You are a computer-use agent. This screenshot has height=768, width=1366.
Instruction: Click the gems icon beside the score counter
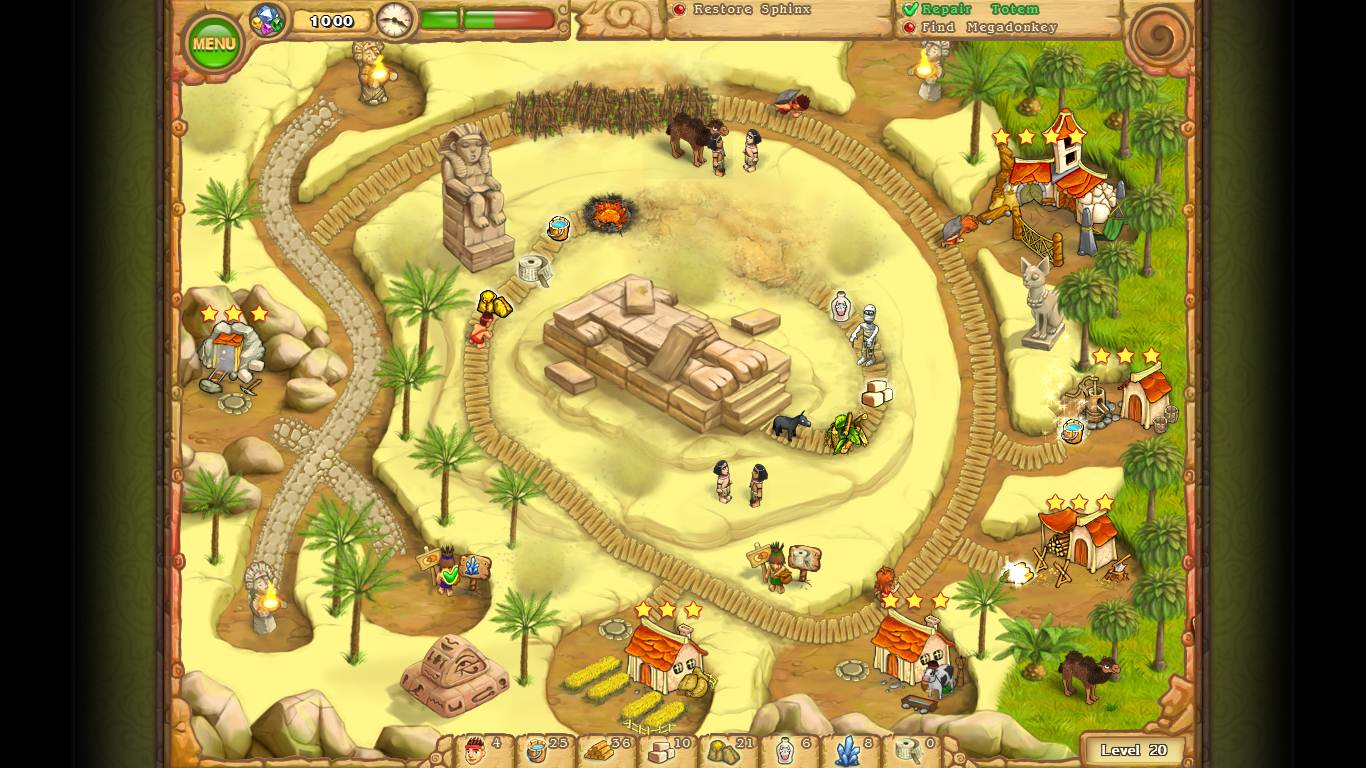(266, 18)
